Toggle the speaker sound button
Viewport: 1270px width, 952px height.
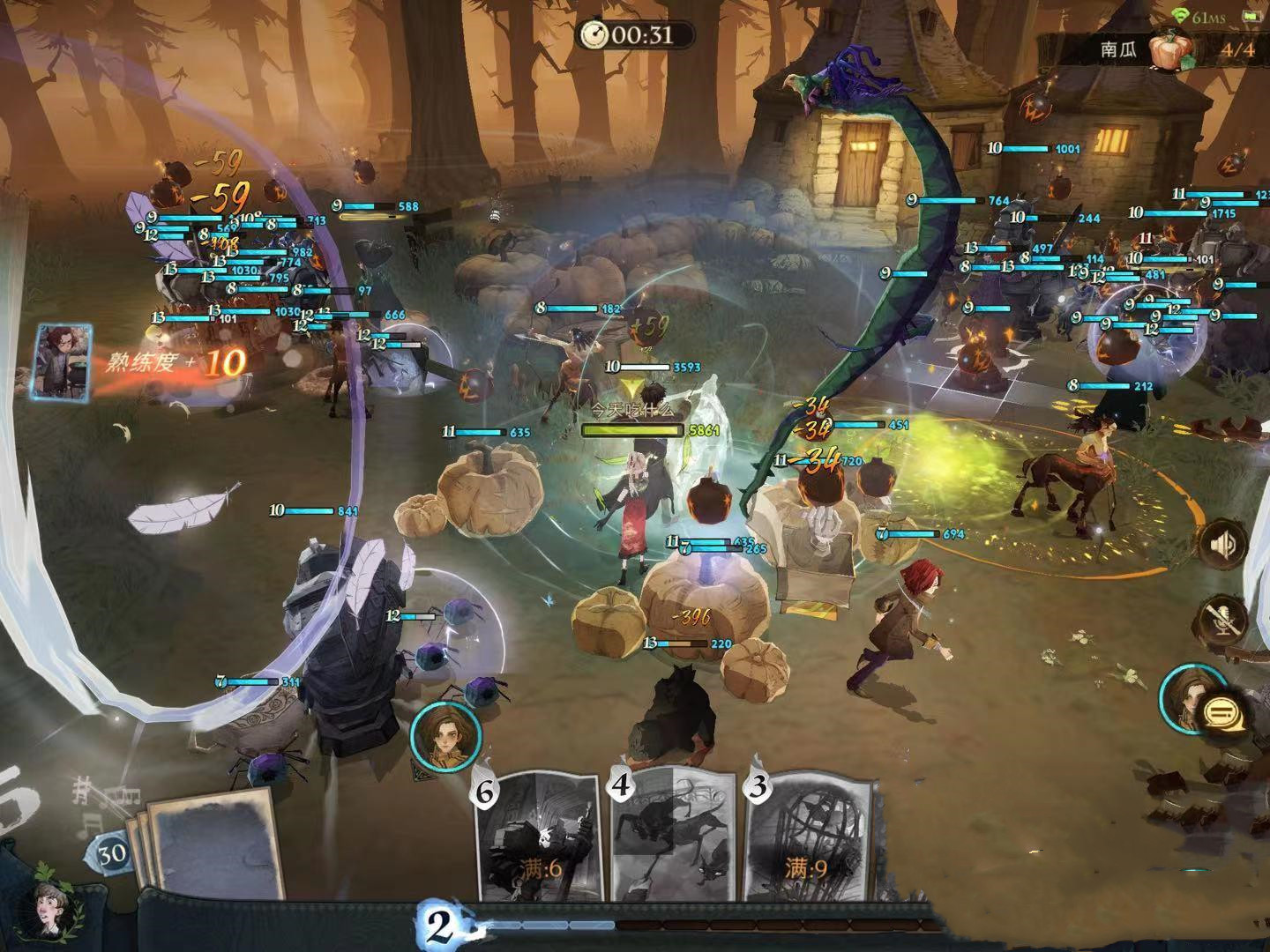pyautogui.click(x=1224, y=547)
